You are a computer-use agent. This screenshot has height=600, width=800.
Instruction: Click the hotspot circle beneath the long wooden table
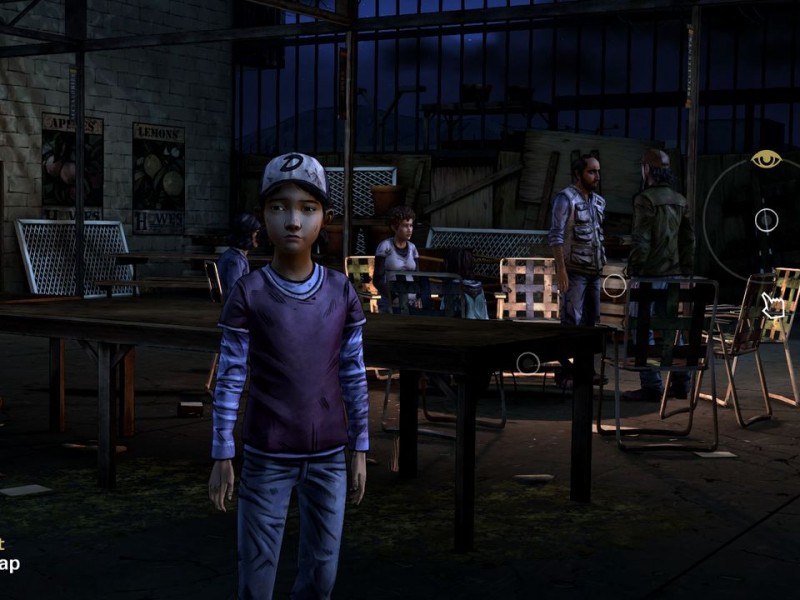coord(528,363)
